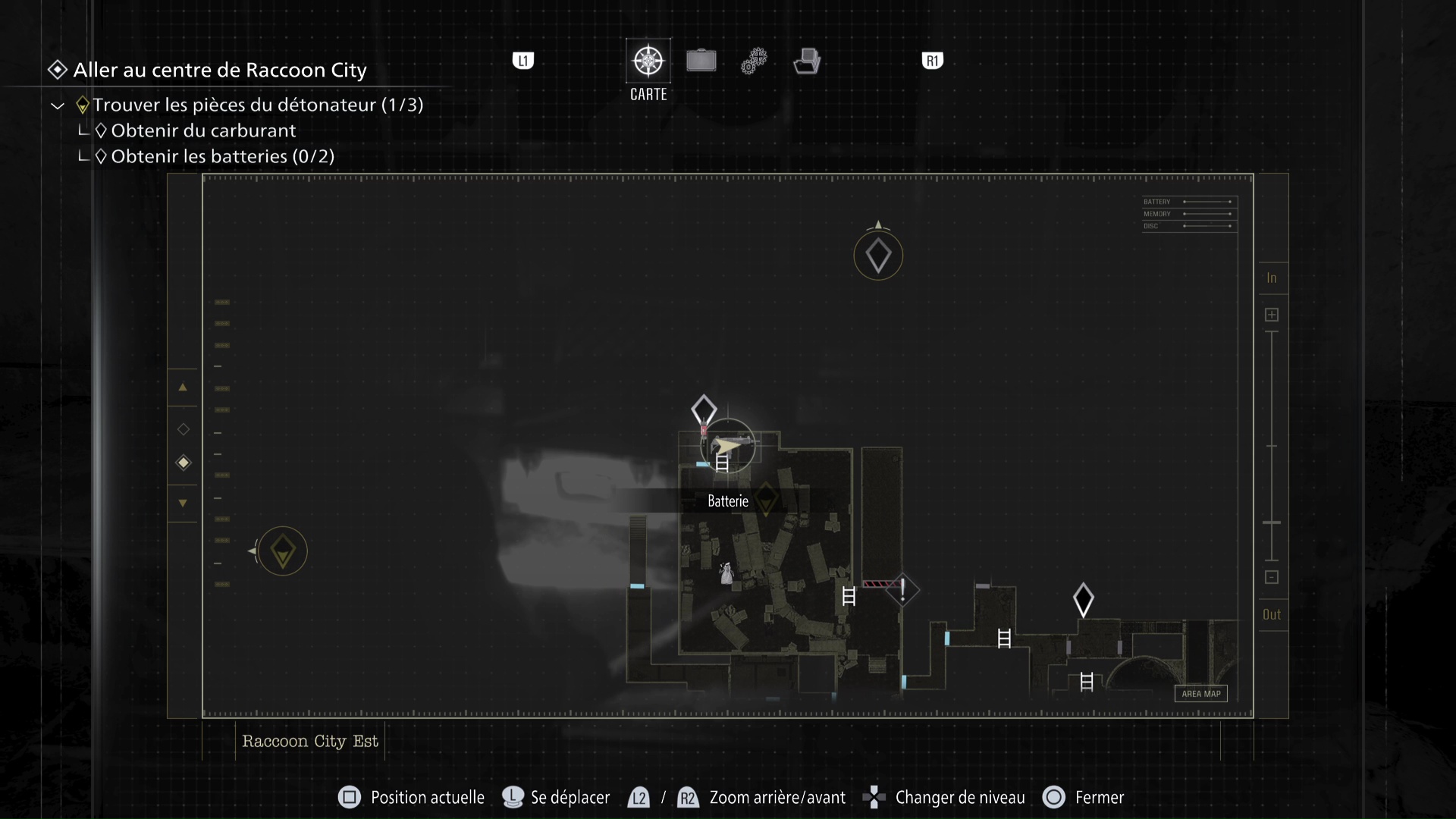The width and height of the screenshot is (1456, 819).
Task: Select the 'Raccoon City Est' area label
Action: click(x=309, y=741)
